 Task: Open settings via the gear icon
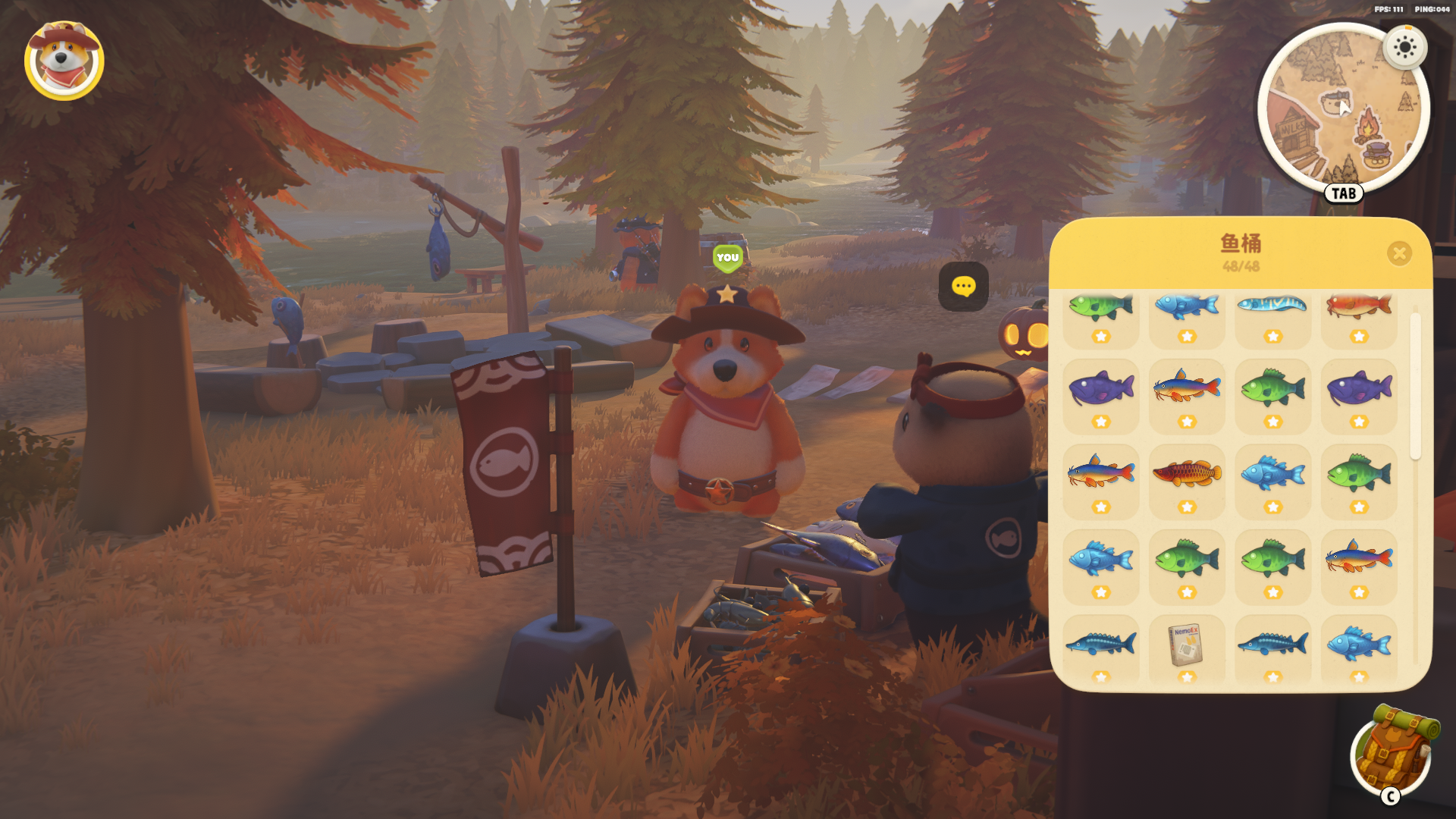coord(1404,48)
